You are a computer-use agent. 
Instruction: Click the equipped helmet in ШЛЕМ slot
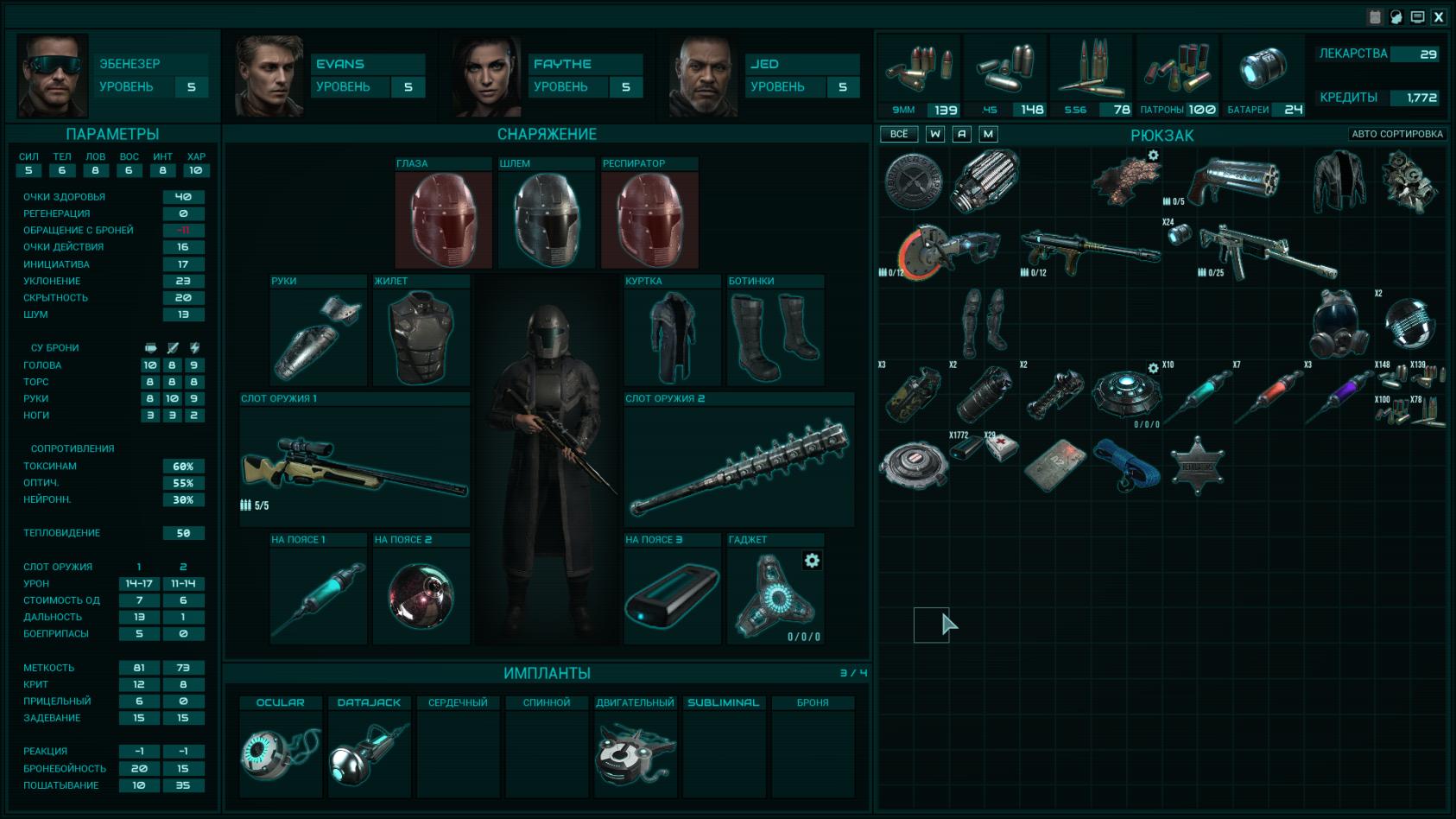click(547, 219)
